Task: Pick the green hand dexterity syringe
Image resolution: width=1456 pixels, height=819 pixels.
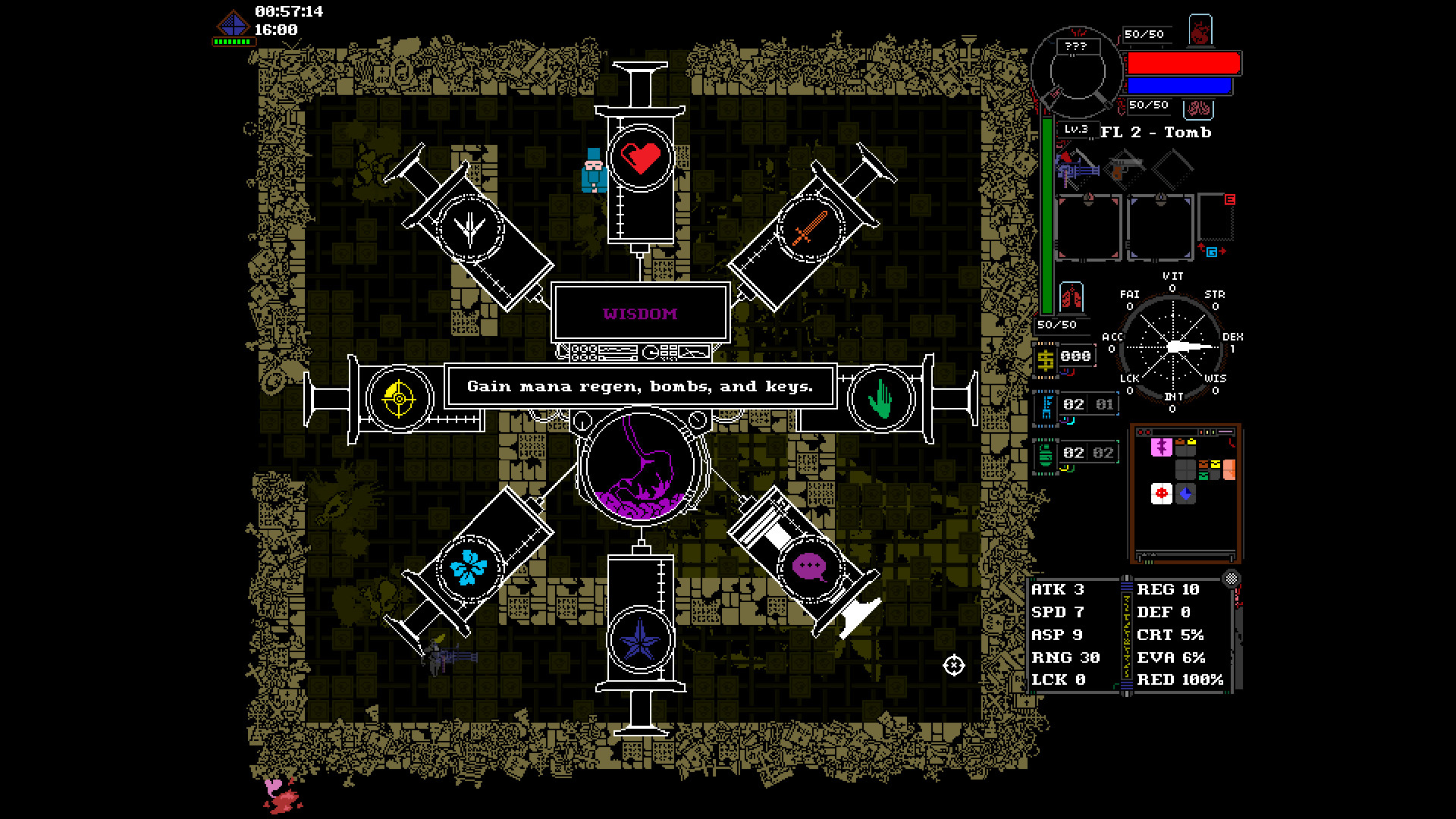Action: pyautogui.click(x=880, y=398)
